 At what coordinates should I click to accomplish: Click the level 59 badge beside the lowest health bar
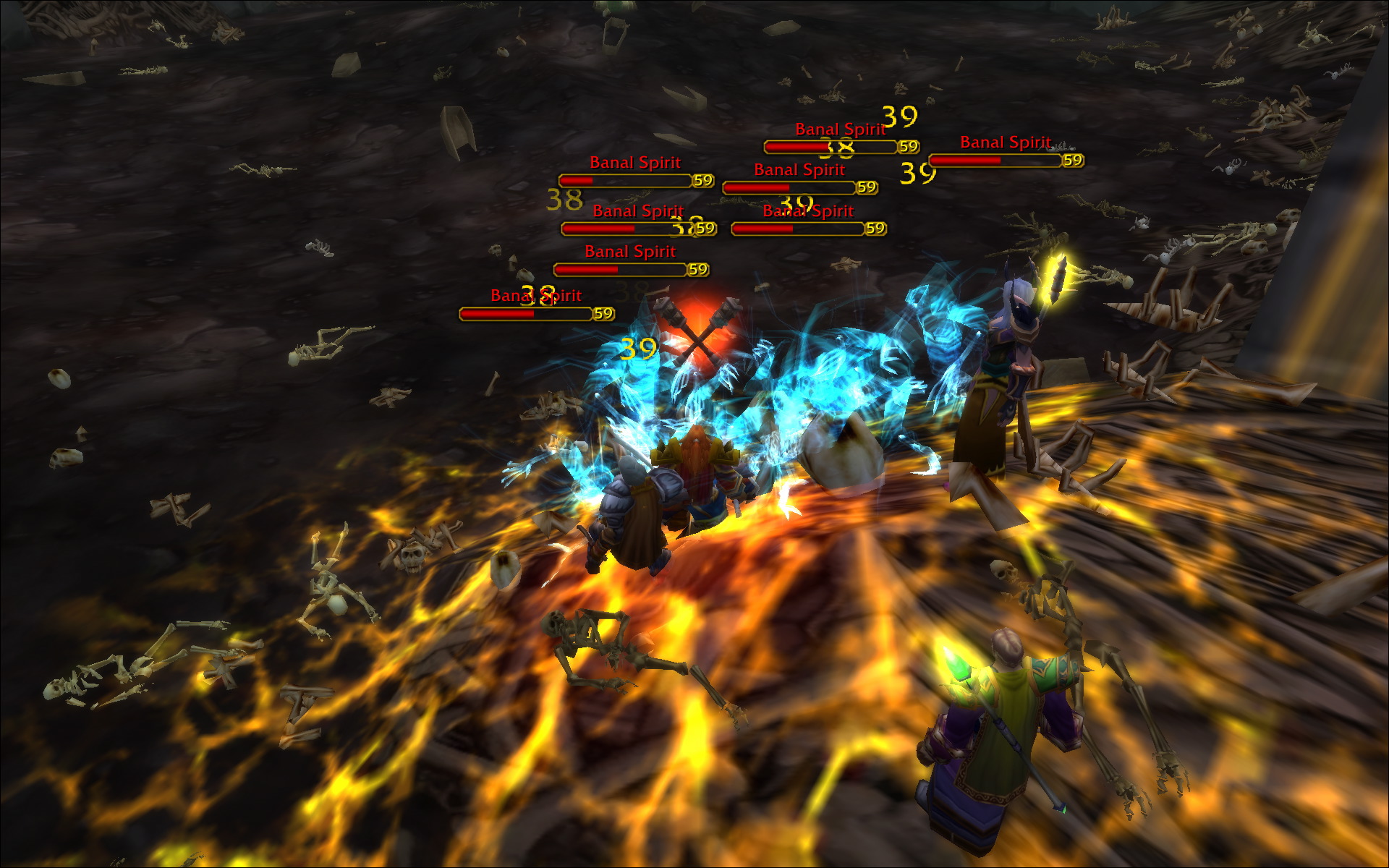point(602,315)
